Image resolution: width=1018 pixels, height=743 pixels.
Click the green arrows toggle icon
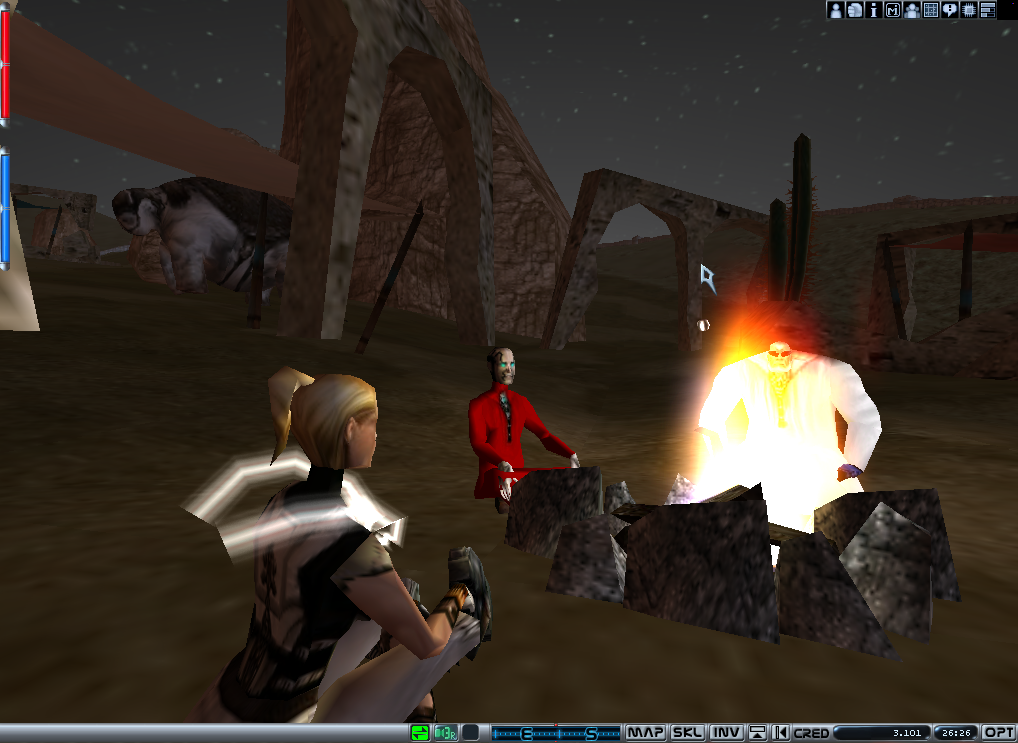pos(421,733)
